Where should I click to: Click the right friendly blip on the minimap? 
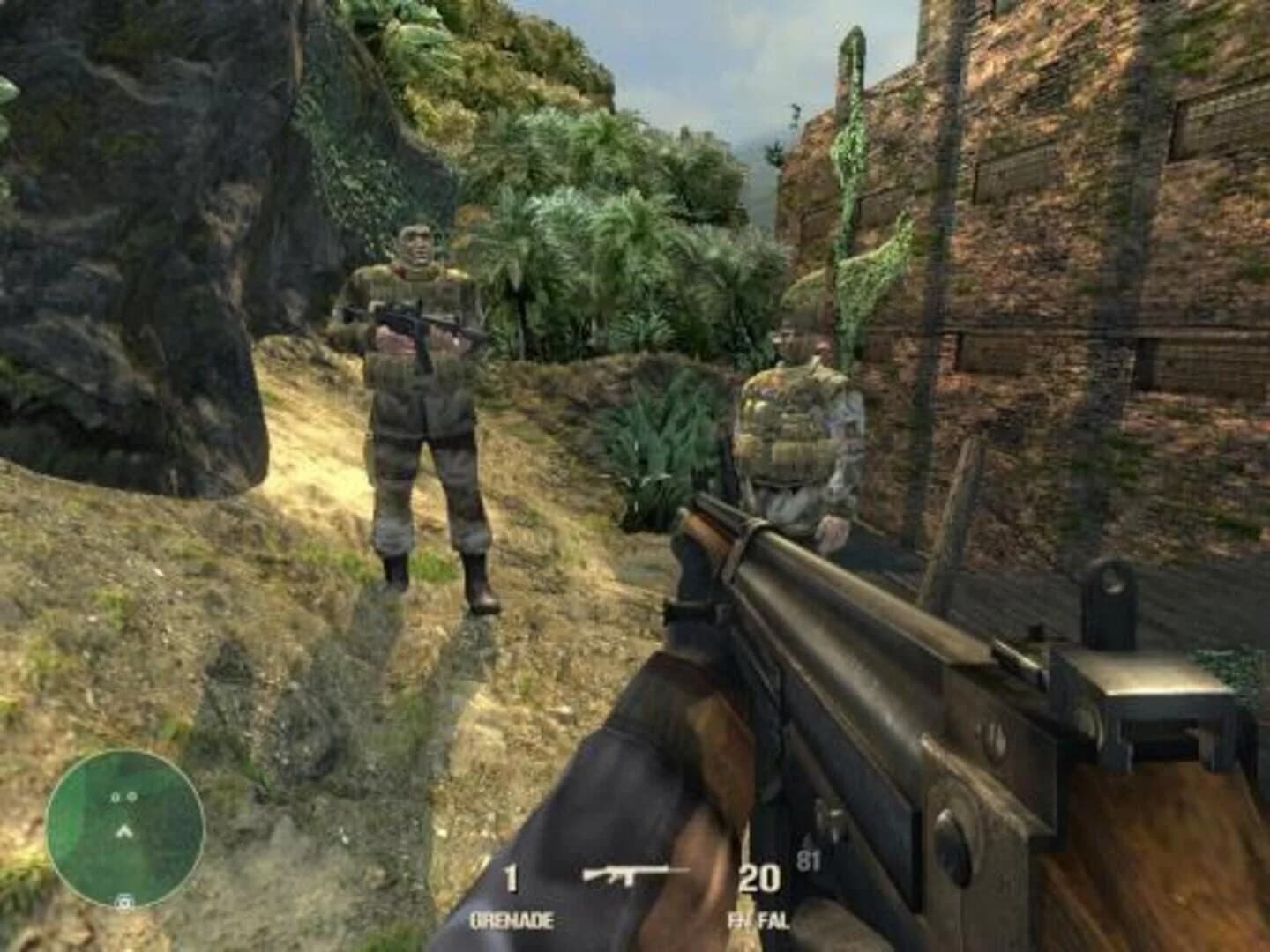(132, 797)
